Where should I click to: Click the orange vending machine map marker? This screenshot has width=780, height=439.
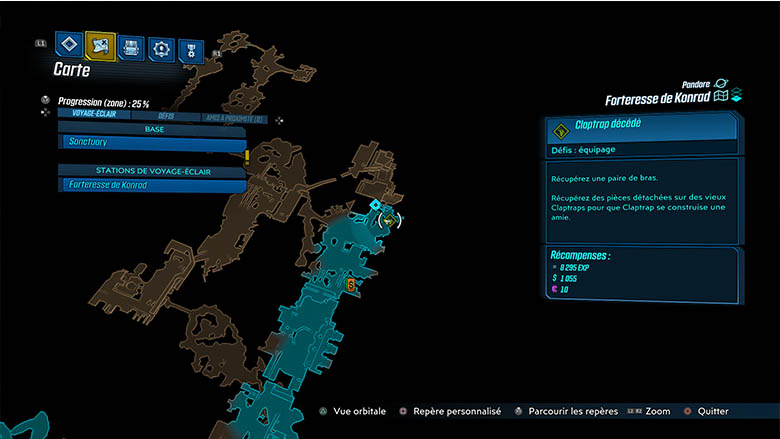[x=351, y=285]
